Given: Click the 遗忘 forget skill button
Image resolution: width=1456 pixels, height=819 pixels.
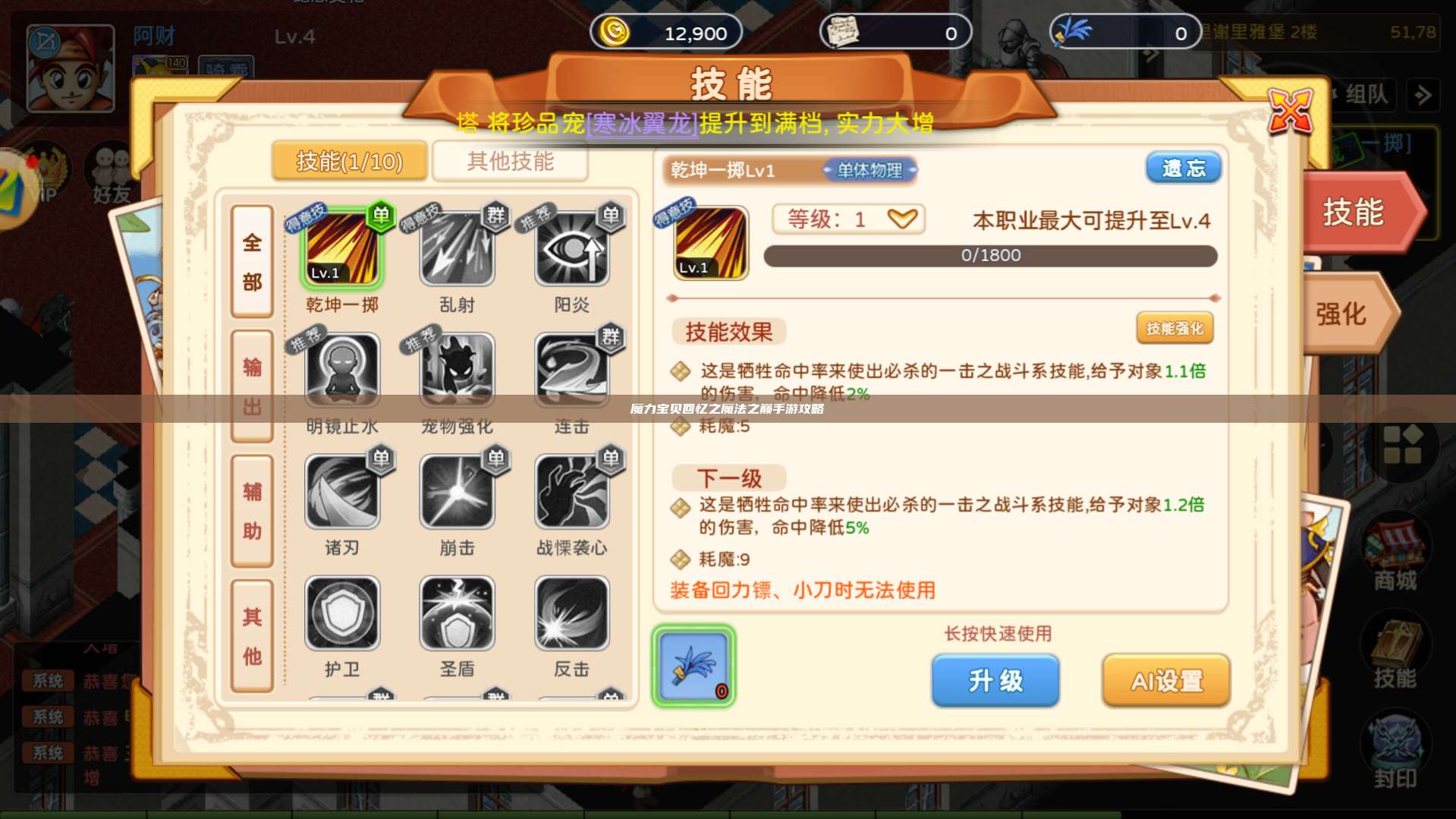Looking at the screenshot, I should [1184, 167].
